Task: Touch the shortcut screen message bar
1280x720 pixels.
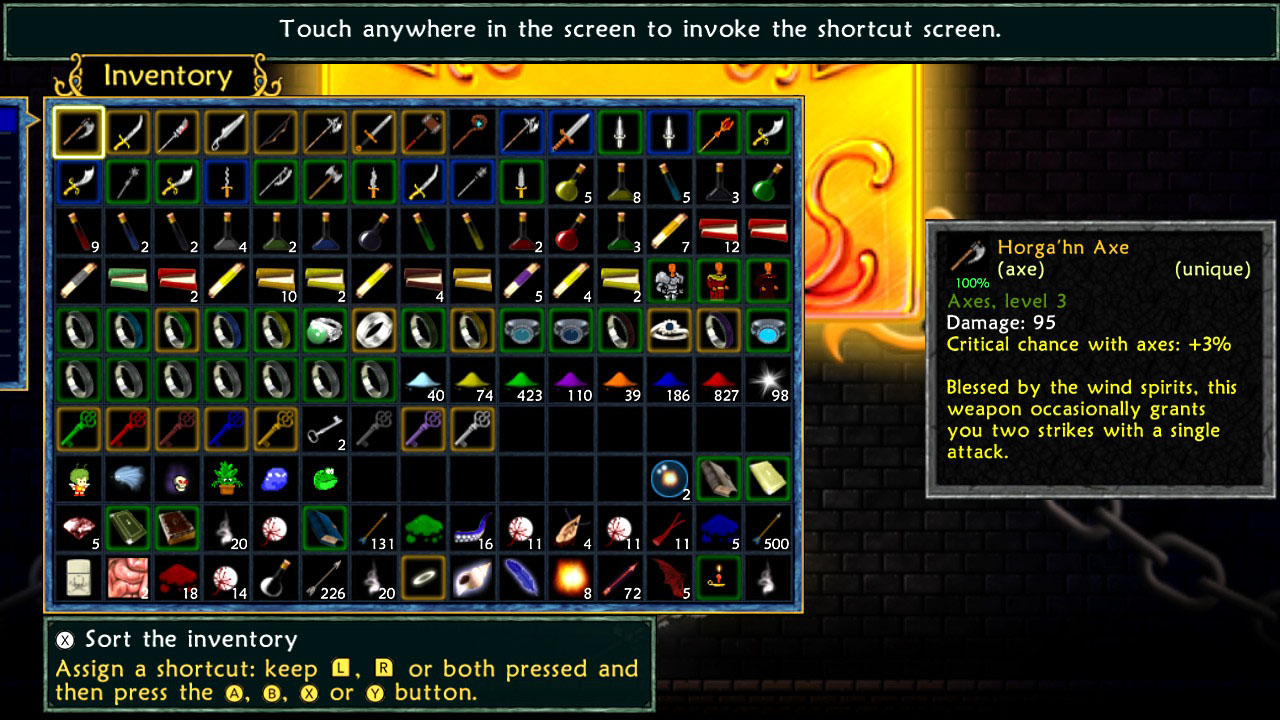Action: pyautogui.click(x=640, y=29)
